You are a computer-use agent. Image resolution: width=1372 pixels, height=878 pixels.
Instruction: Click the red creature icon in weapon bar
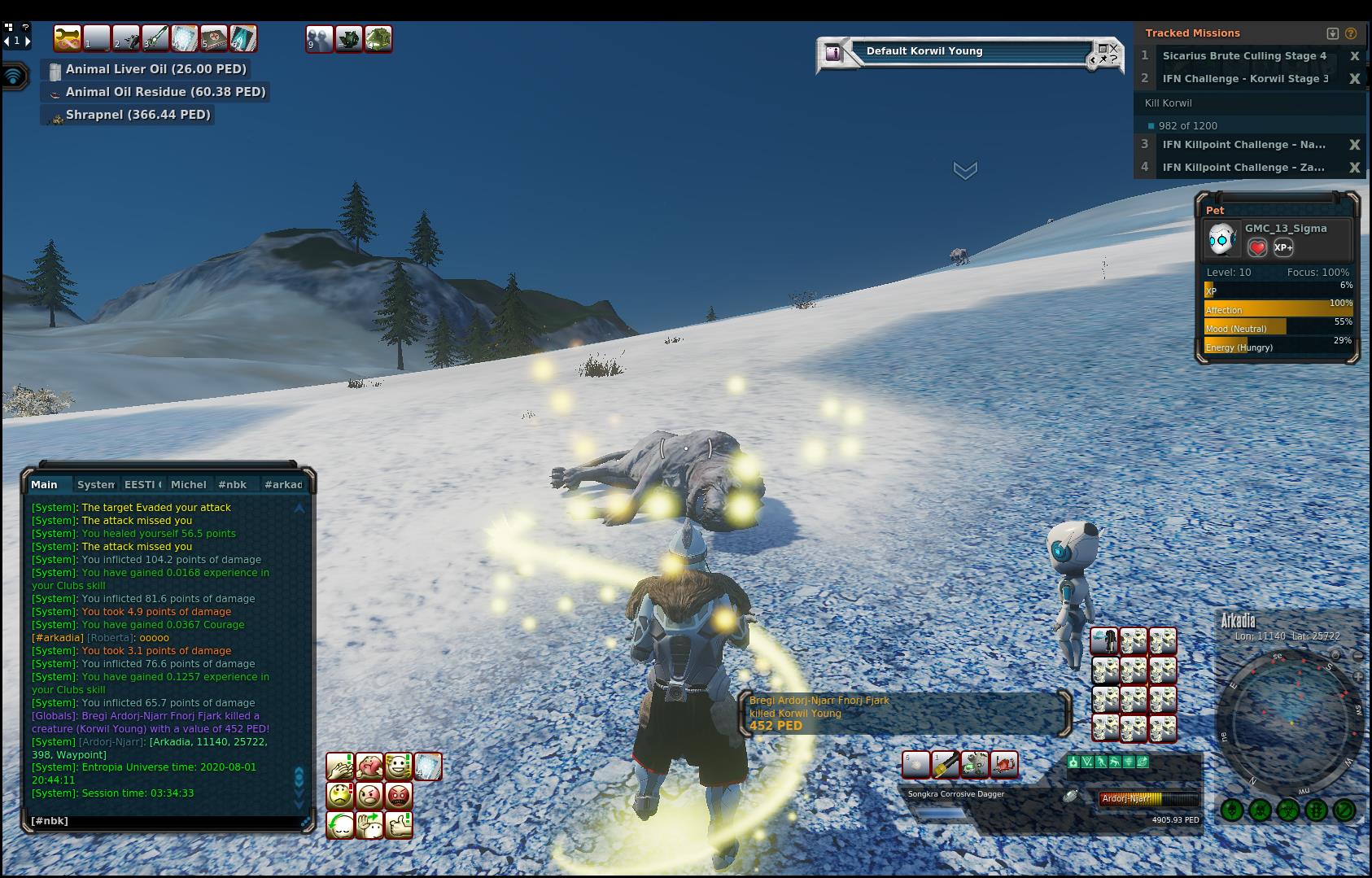[x=1004, y=765]
